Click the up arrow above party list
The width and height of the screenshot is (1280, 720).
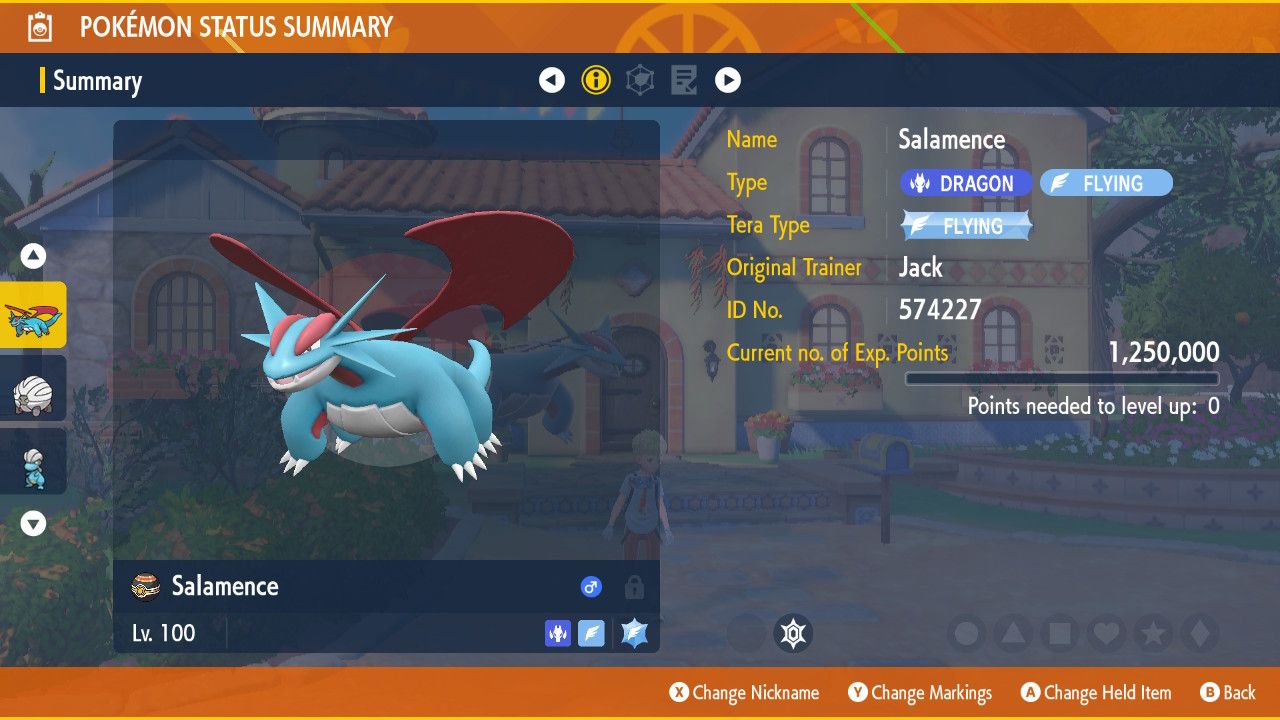34,257
